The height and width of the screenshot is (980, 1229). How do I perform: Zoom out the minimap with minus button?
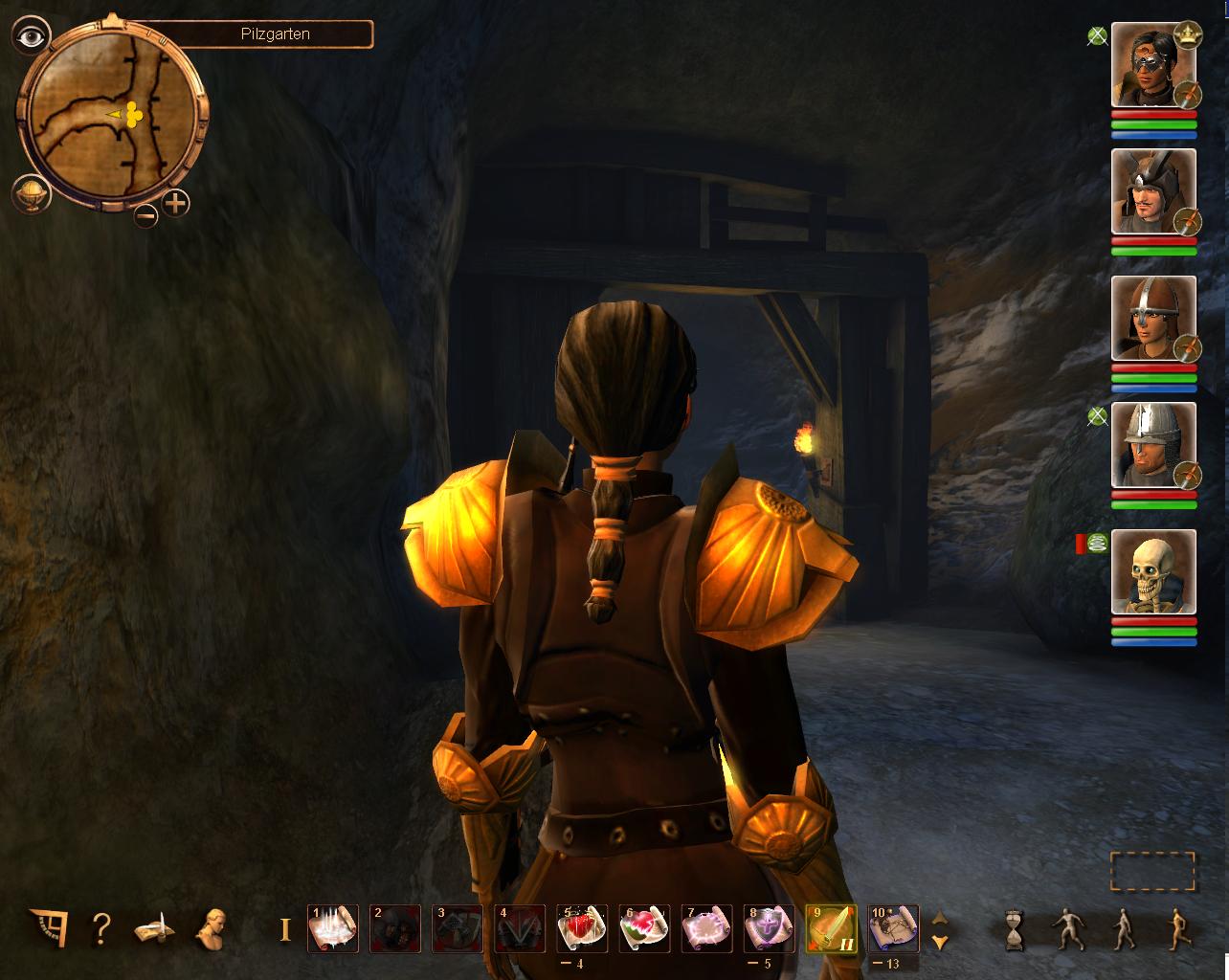pos(146,216)
